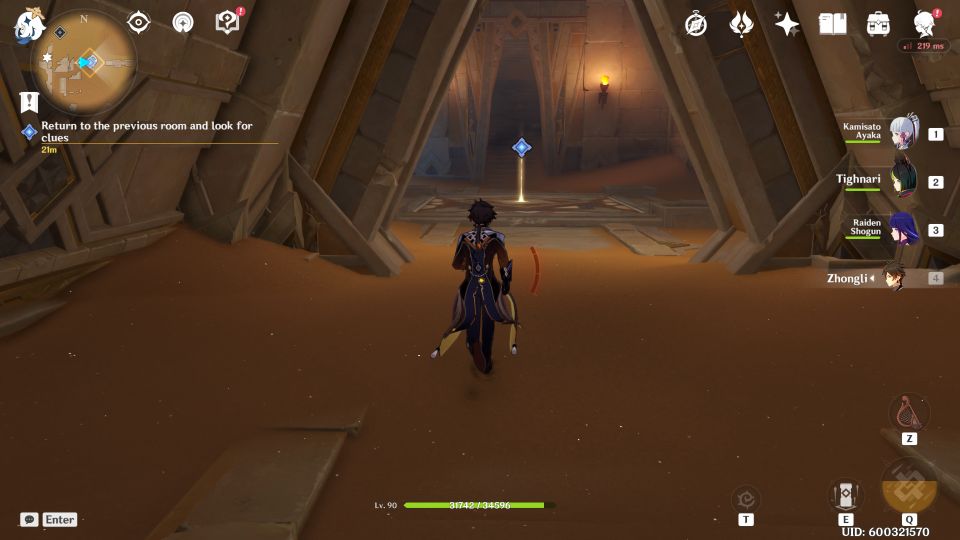Toggle the elemental sight eye icon
960x540 pixels.
139,22
